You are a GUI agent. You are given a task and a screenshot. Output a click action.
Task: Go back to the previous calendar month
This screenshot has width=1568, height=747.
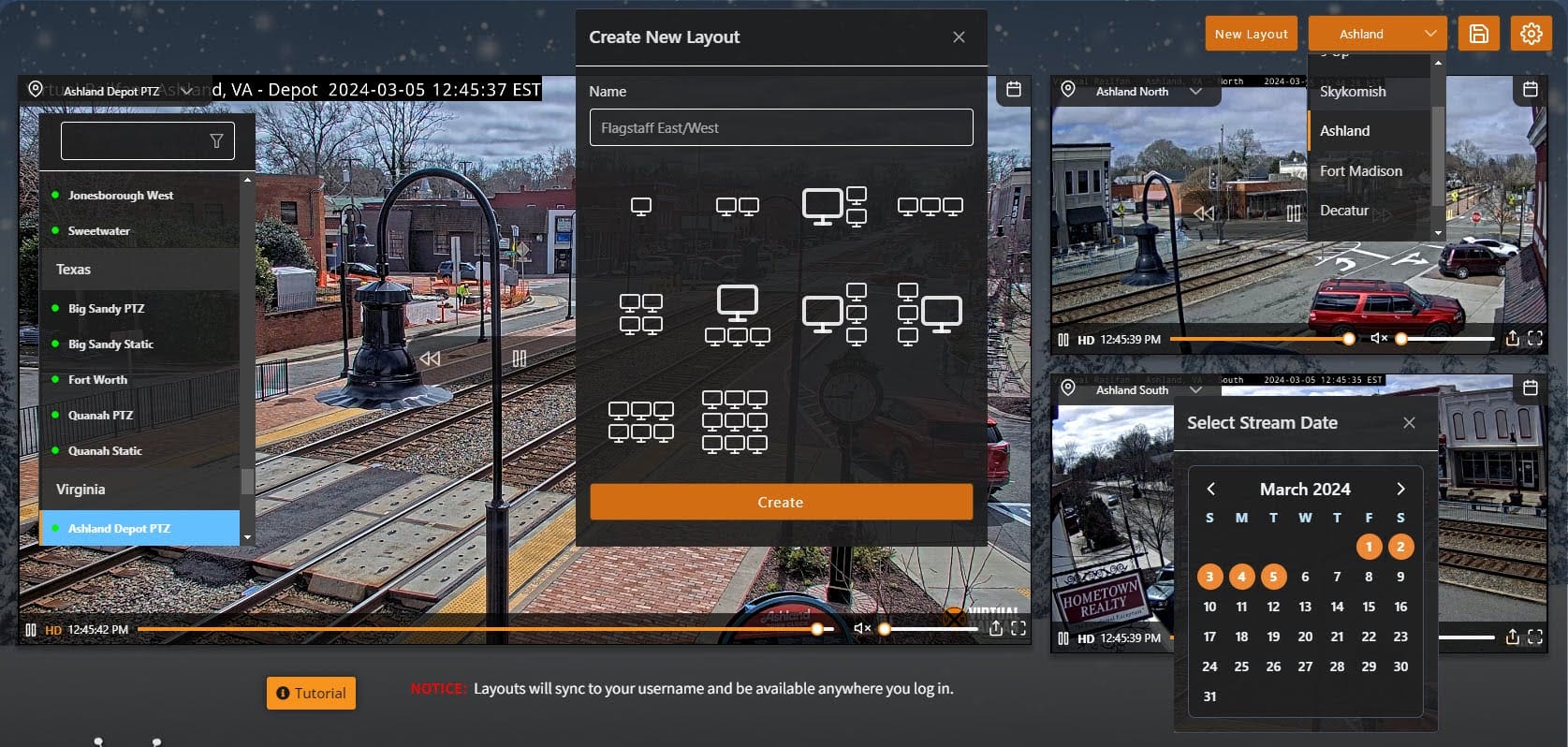pyautogui.click(x=1210, y=489)
